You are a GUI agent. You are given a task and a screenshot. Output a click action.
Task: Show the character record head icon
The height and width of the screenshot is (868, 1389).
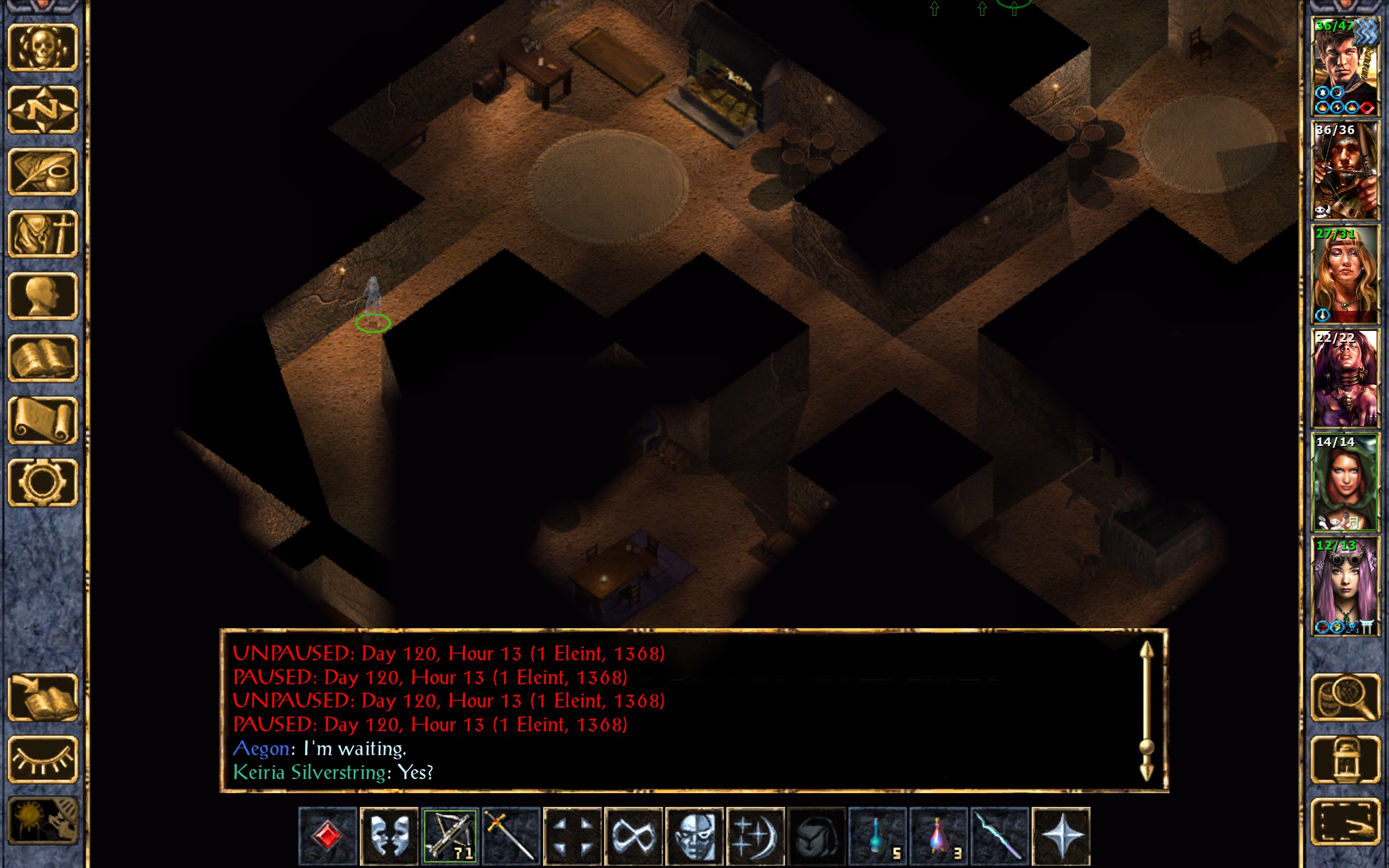point(42,296)
